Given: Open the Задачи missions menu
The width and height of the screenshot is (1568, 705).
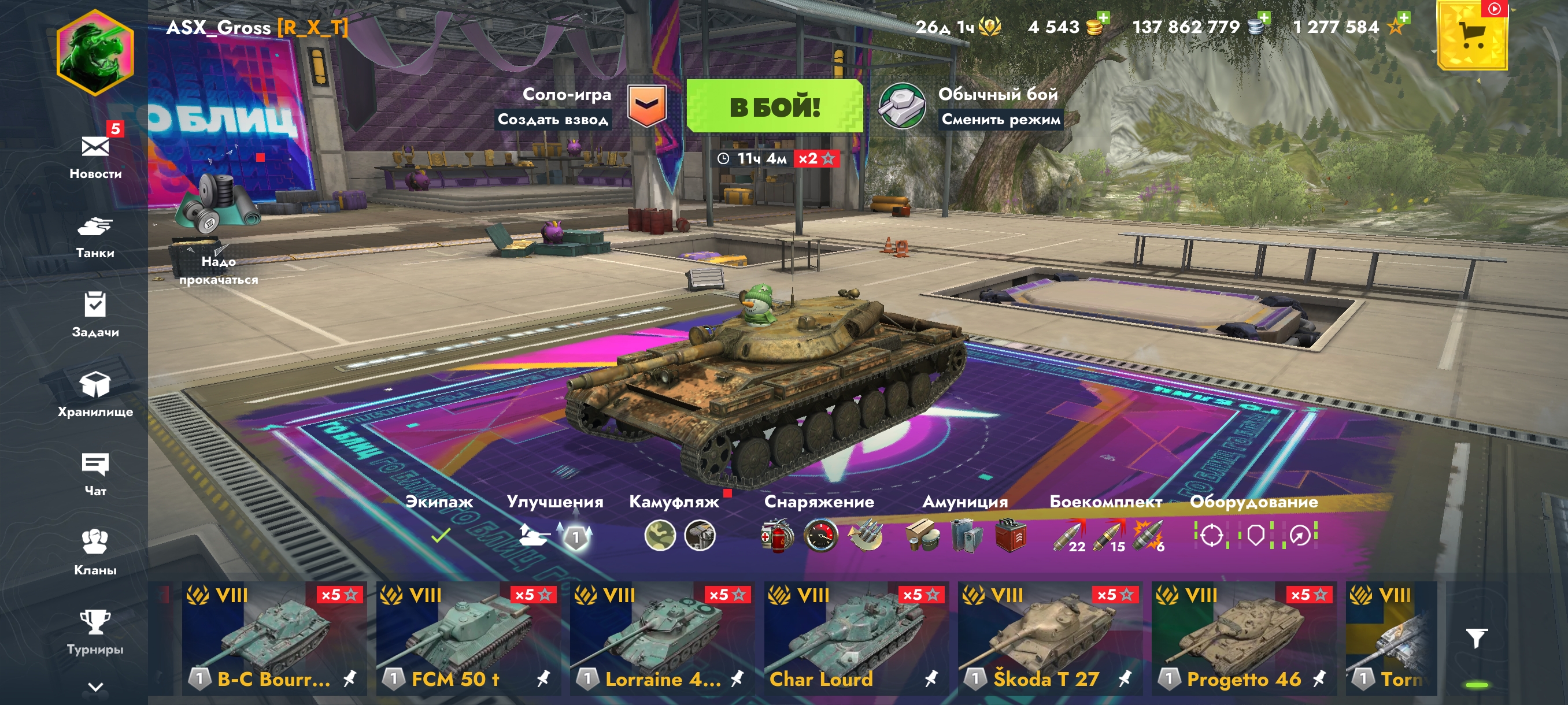Looking at the screenshot, I should click(x=95, y=315).
